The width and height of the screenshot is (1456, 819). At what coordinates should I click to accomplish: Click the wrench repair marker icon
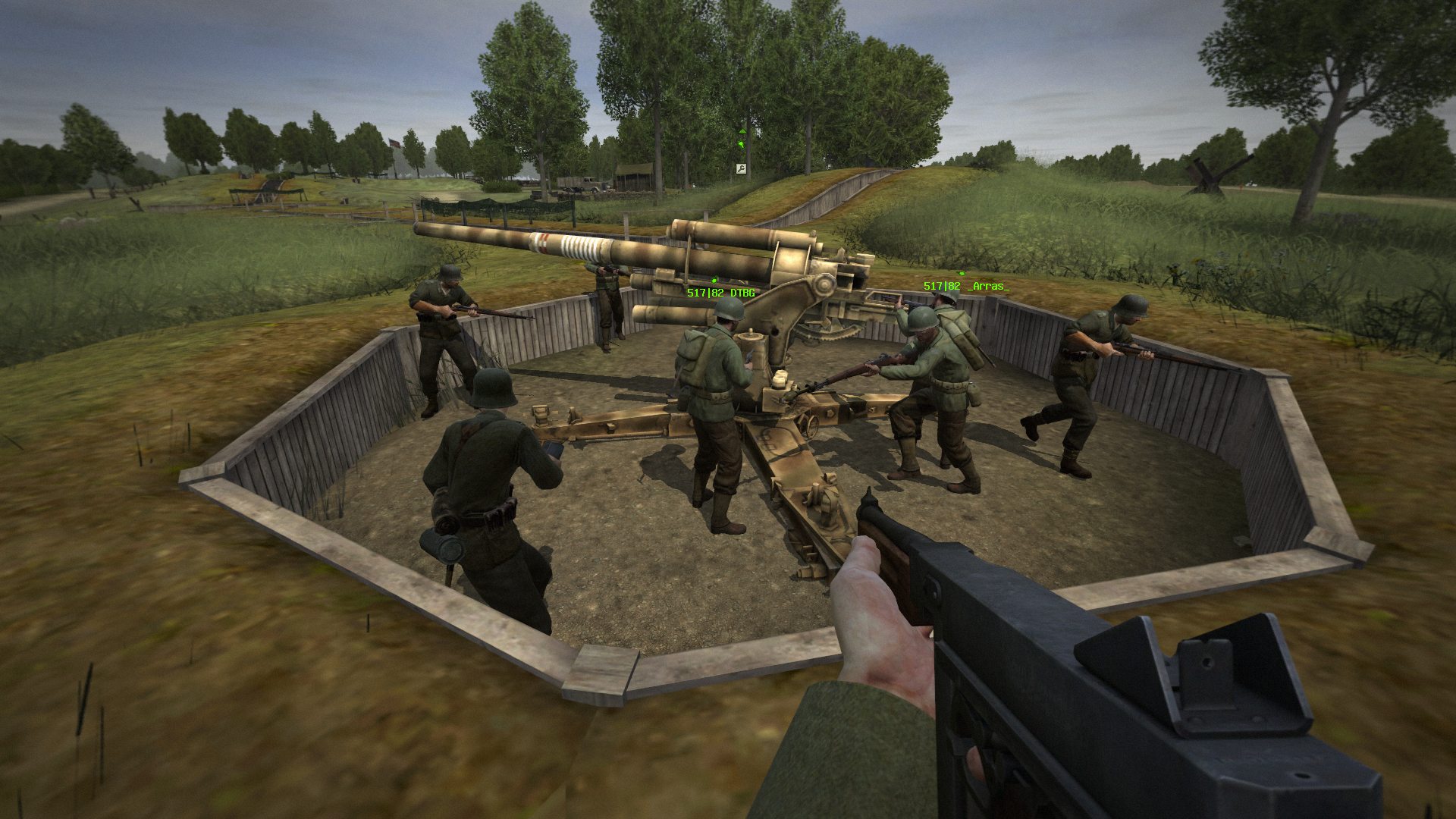741,168
